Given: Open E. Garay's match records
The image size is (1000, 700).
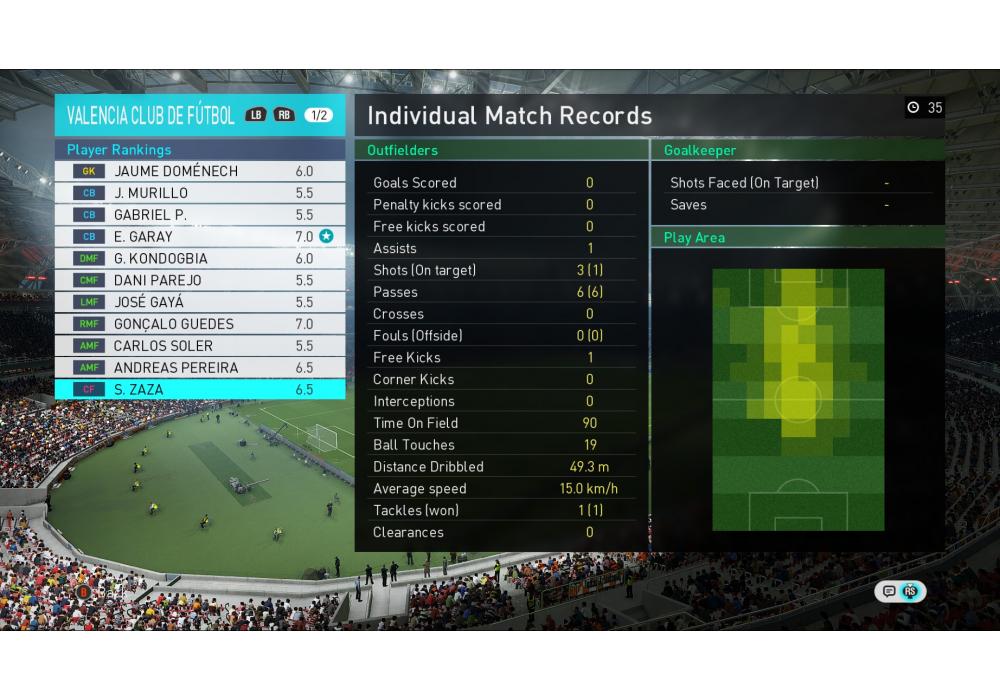Looking at the screenshot, I should [x=200, y=237].
